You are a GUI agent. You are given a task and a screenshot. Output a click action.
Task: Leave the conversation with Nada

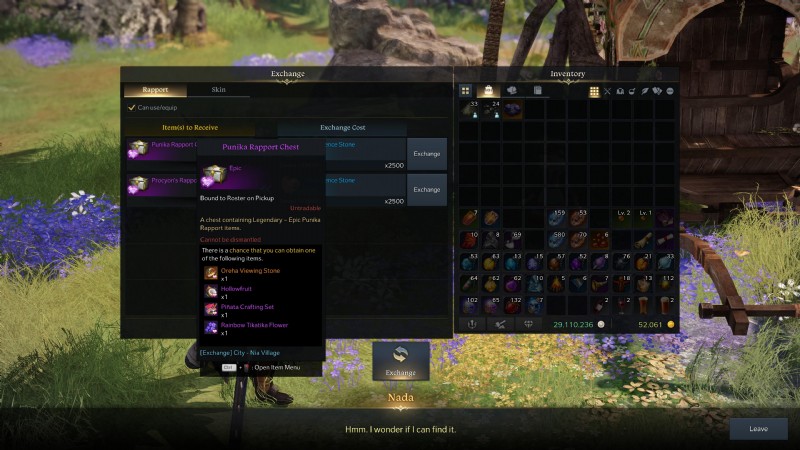coord(758,428)
